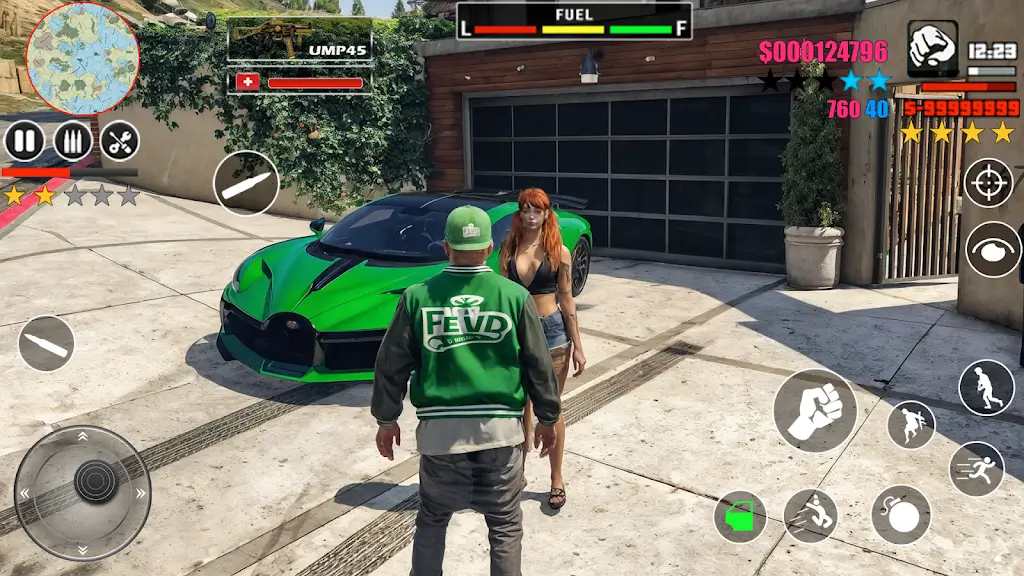Select the UMP45 weapon panel
The image size is (1024, 576).
pos(300,40)
